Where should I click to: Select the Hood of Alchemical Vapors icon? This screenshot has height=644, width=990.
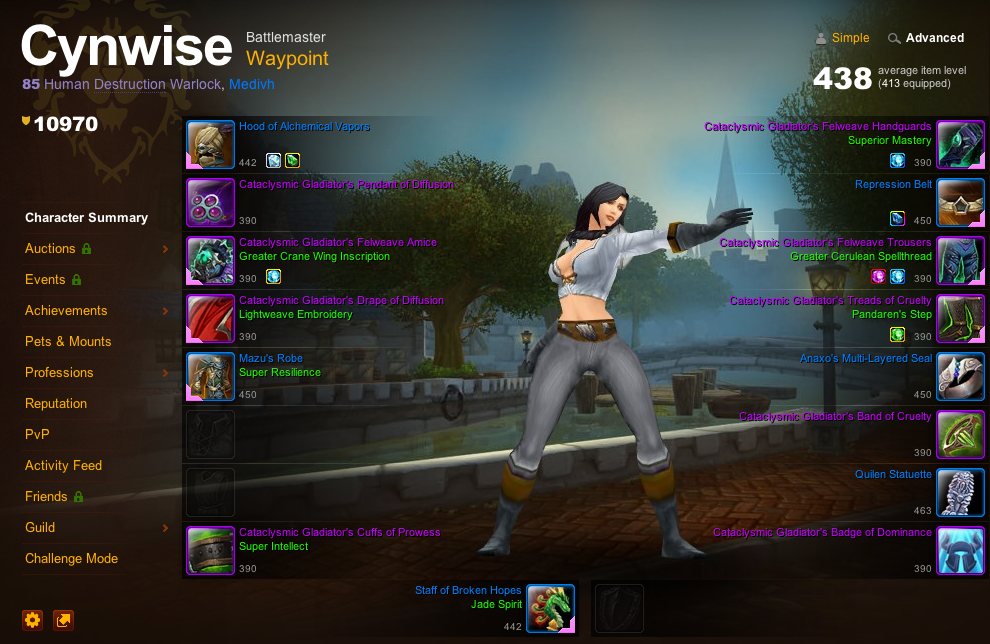tap(210, 145)
